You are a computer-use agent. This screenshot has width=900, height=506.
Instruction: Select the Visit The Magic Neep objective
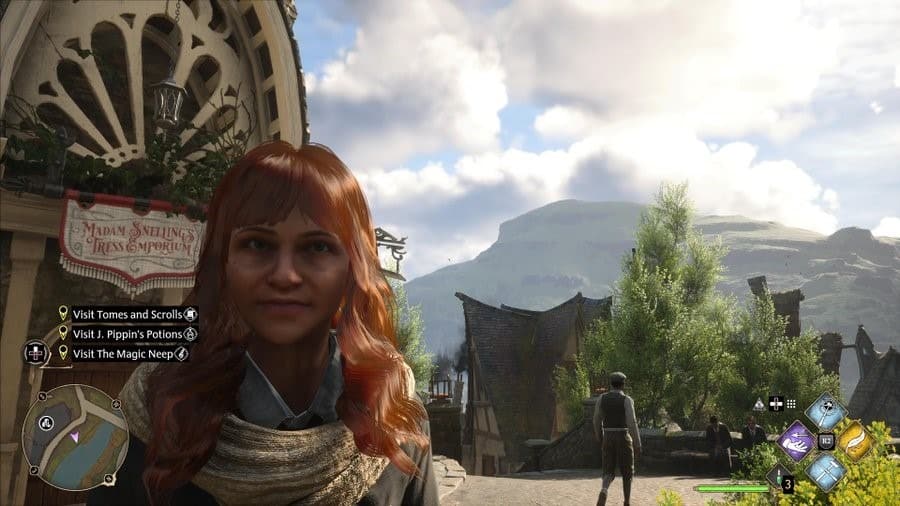pyautogui.click(x=127, y=353)
